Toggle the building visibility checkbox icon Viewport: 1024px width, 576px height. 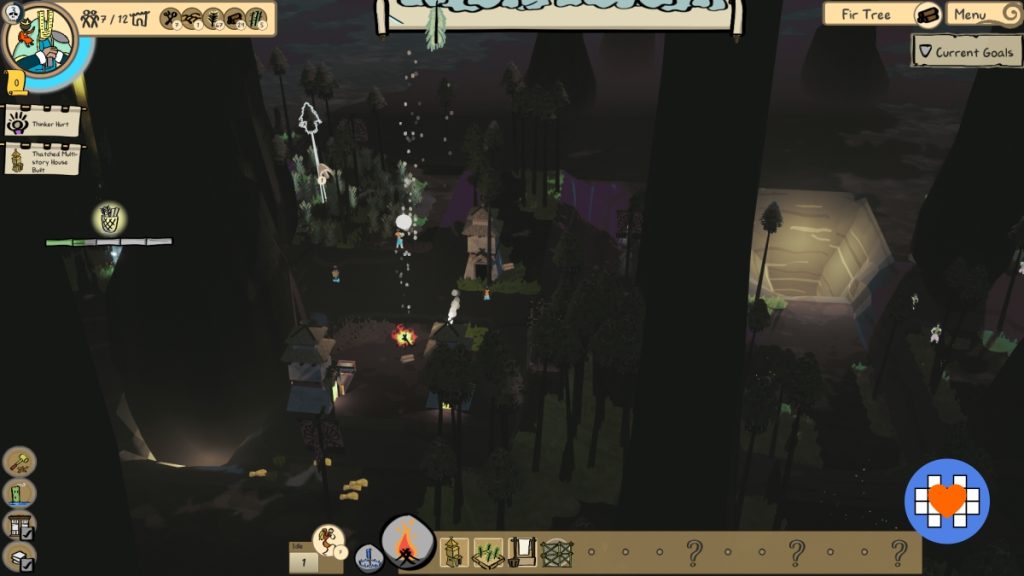tap(20, 526)
